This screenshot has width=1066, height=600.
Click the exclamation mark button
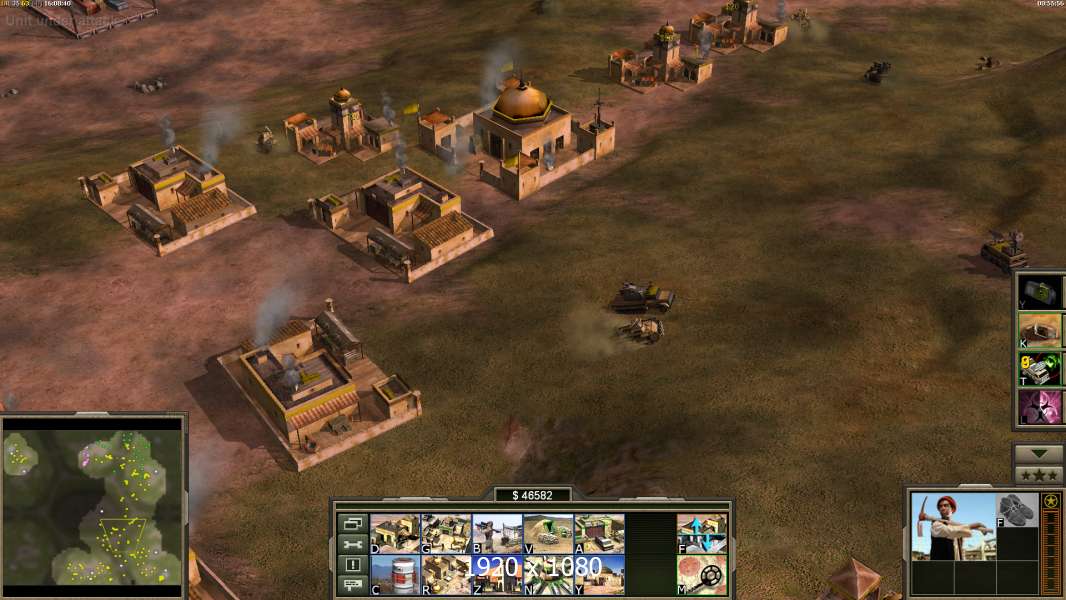pyautogui.click(x=352, y=565)
